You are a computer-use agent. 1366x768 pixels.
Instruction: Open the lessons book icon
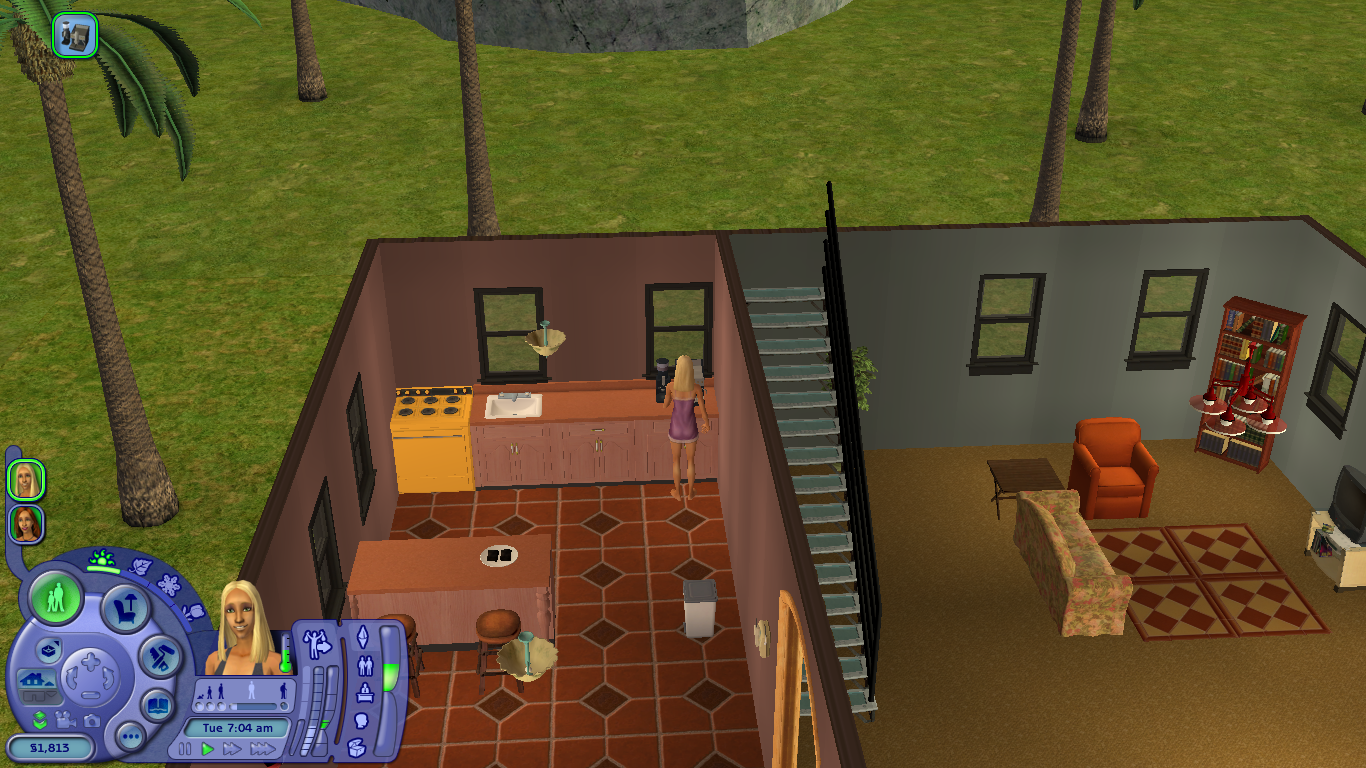(157, 706)
